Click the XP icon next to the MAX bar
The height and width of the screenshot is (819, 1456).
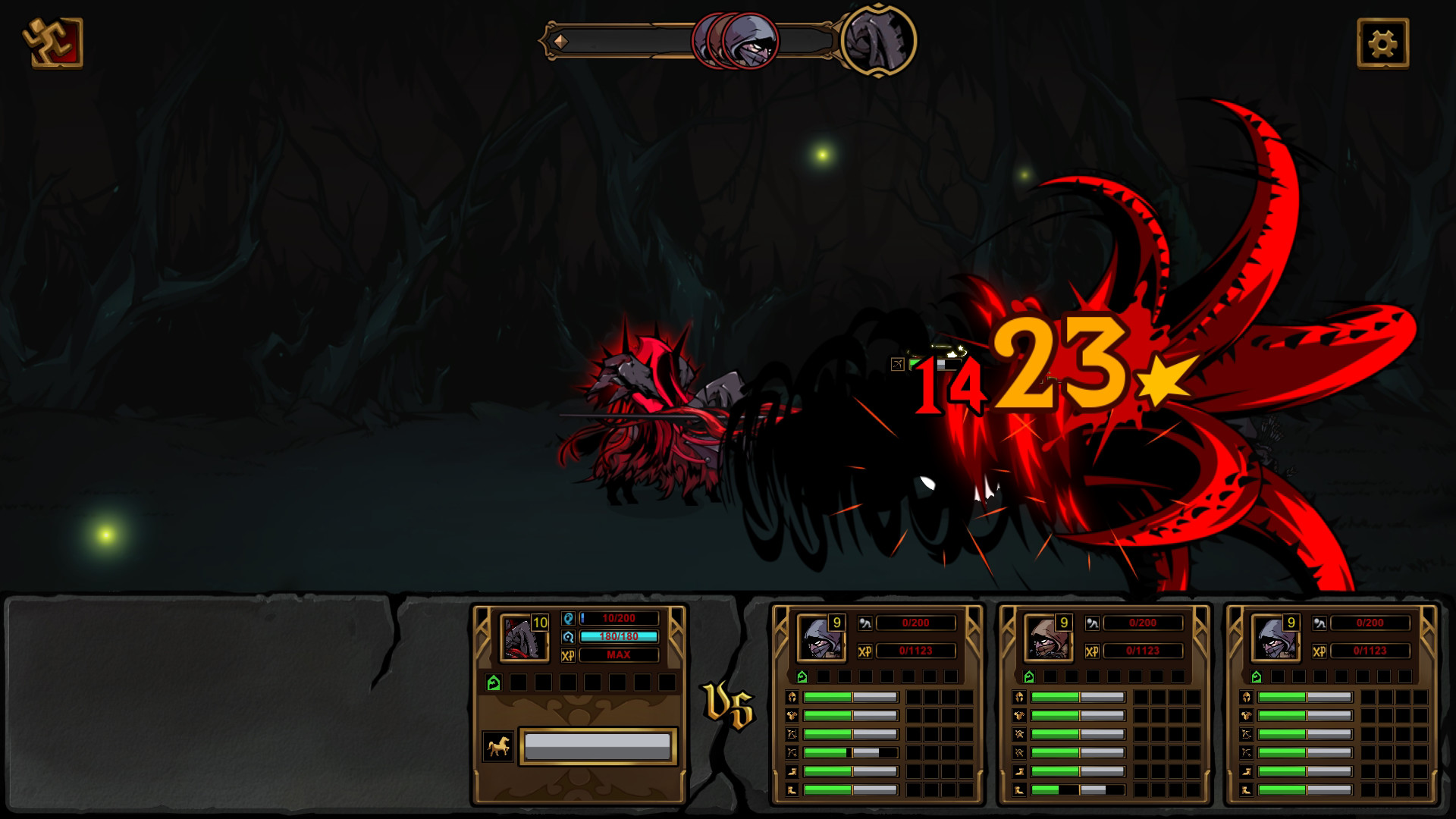pyautogui.click(x=567, y=654)
